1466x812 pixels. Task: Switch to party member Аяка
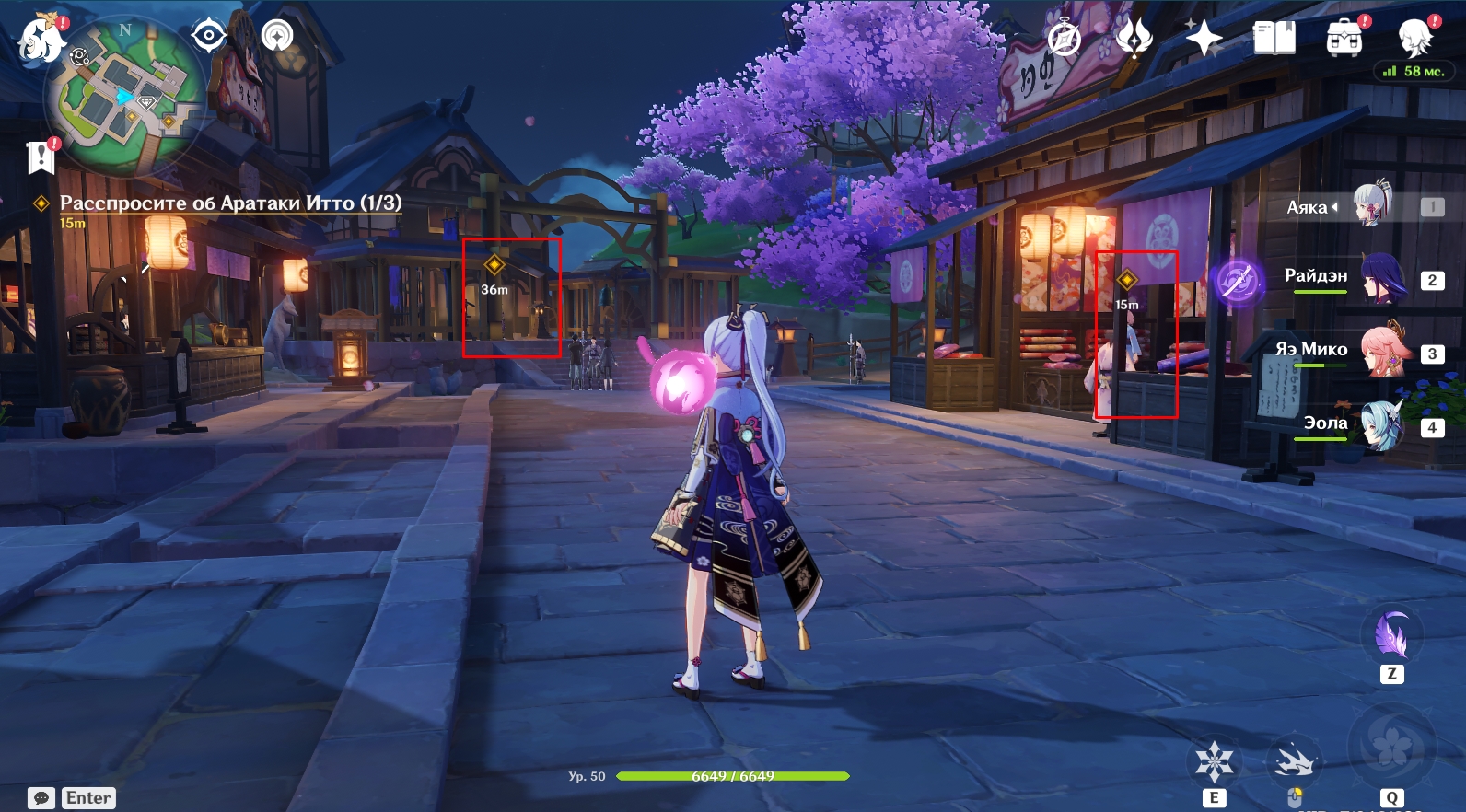(1370, 206)
